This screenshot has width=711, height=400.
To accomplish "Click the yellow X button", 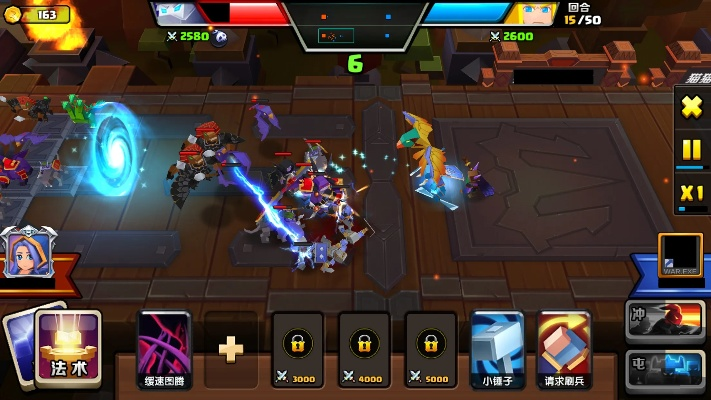I will pyautogui.click(x=691, y=106).
